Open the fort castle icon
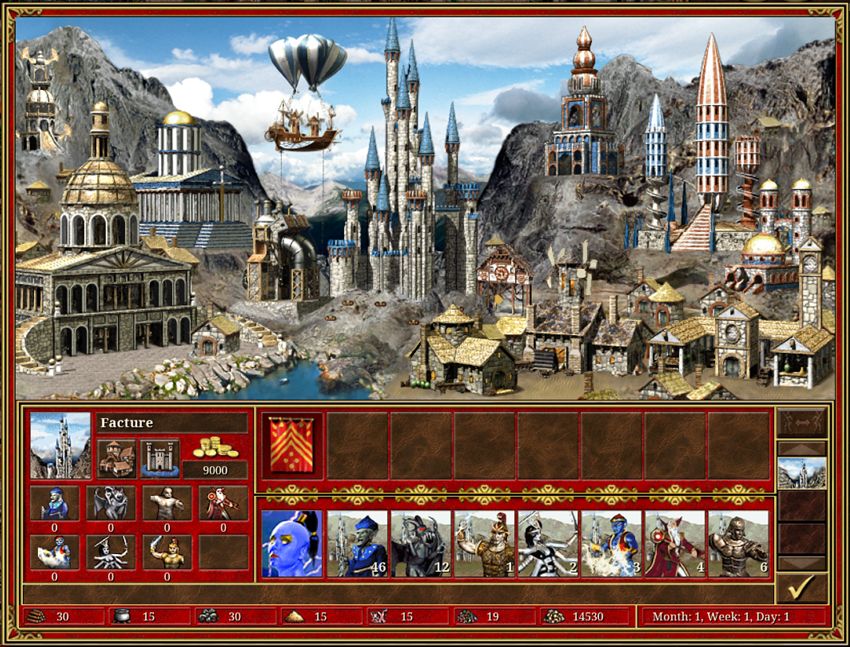Viewport: 850px width, 647px height. [160, 457]
